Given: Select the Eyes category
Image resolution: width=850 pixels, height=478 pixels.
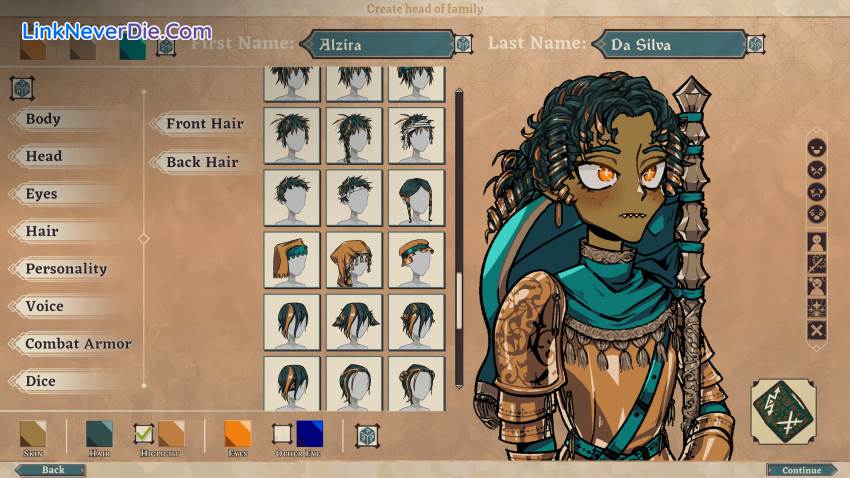Looking at the screenshot, I should pyautogui.click(x=42, y=194).
